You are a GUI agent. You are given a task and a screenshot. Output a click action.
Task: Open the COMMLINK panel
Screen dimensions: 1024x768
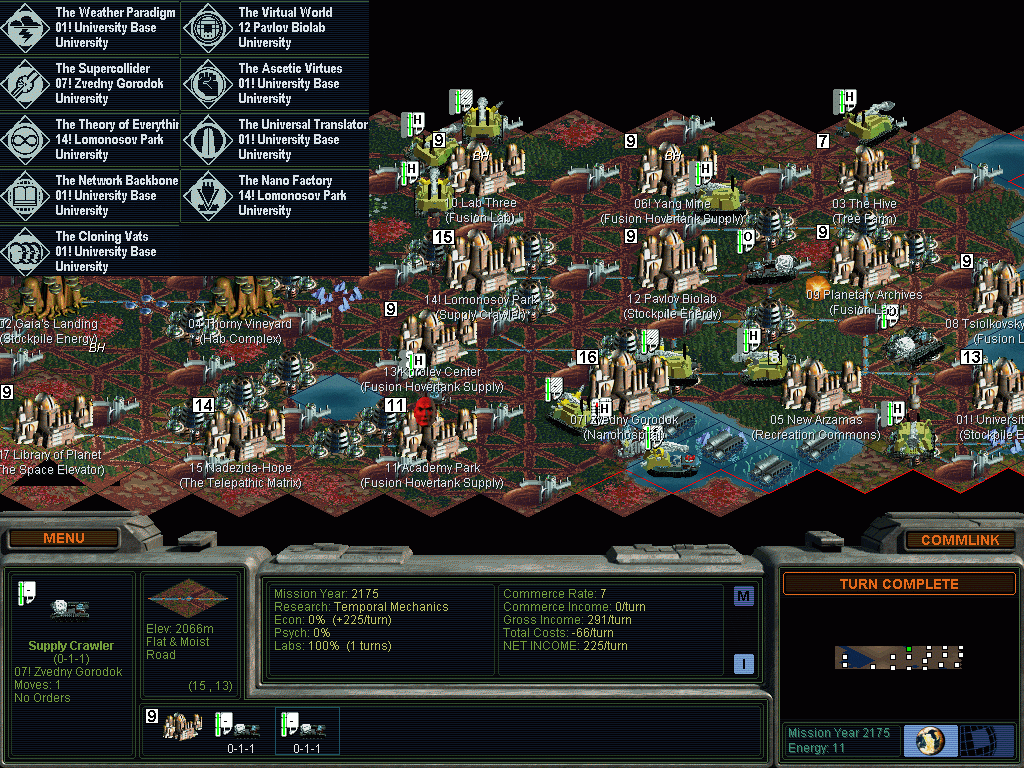coord(959,540)
